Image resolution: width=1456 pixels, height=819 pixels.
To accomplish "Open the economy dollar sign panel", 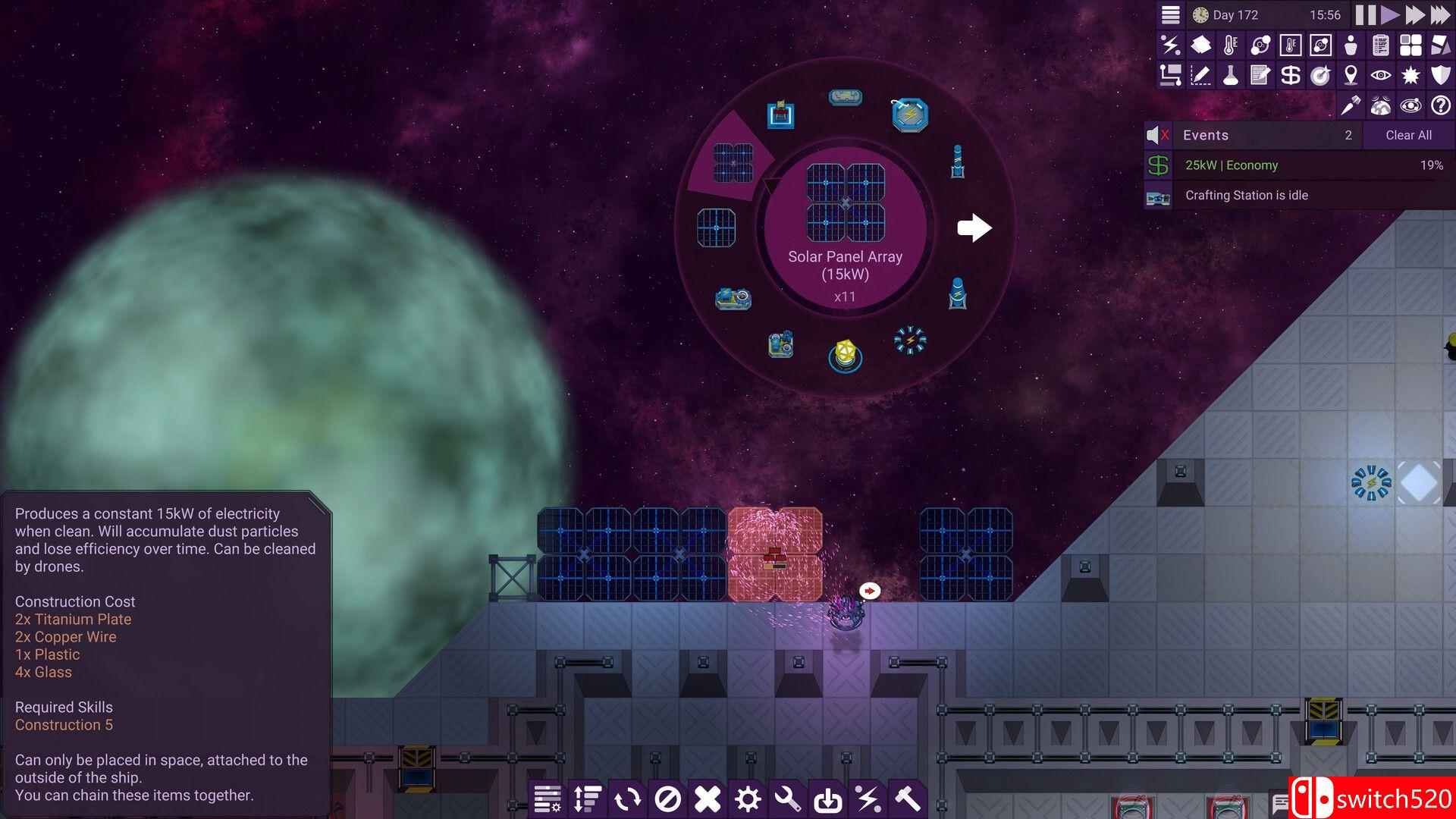I will click(1290, 74).
